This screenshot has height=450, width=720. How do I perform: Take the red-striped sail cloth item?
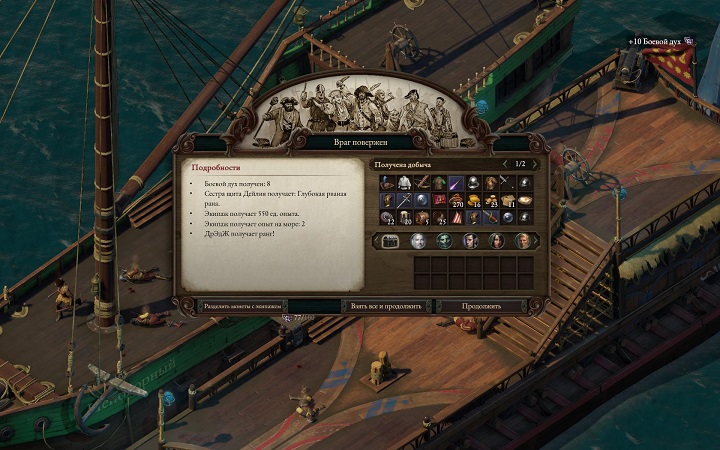456,216
